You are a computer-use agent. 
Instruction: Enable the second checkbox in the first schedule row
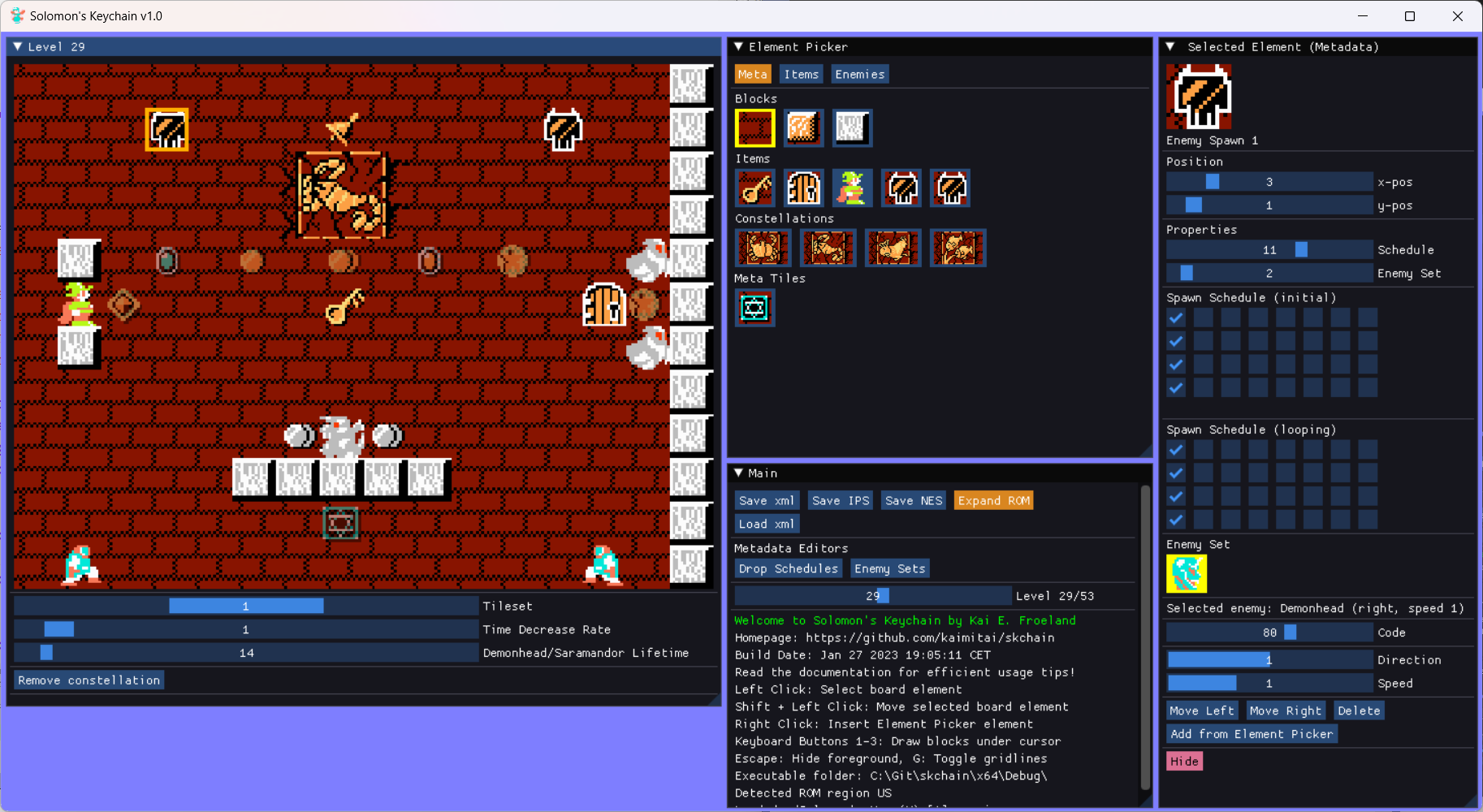click(x=1204, y=317)
